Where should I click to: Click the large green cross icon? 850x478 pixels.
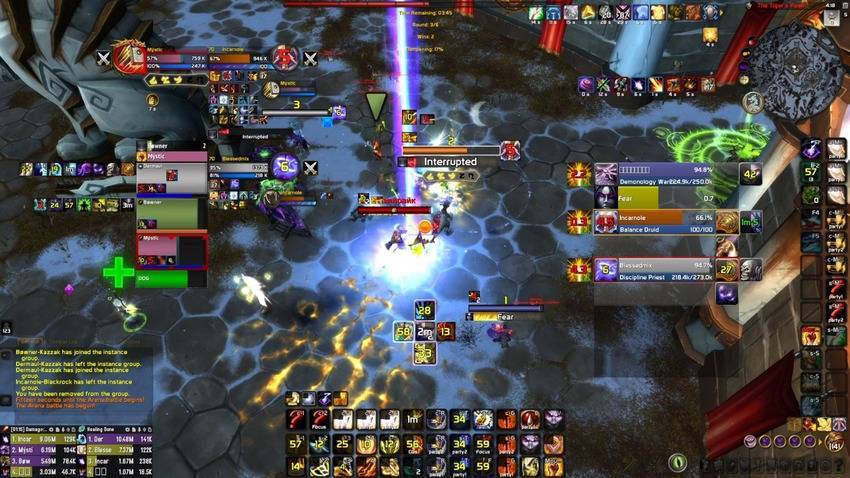pyautogui.click(x=118, y=272)
